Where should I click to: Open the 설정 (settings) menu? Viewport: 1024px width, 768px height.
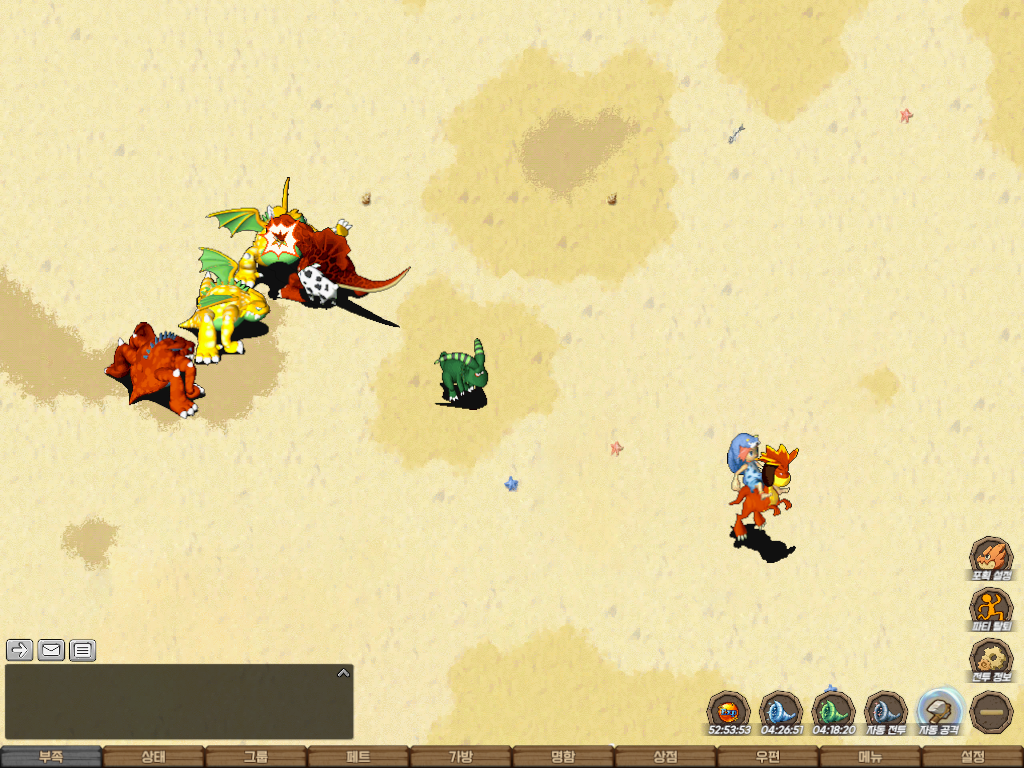click(972, 757)
